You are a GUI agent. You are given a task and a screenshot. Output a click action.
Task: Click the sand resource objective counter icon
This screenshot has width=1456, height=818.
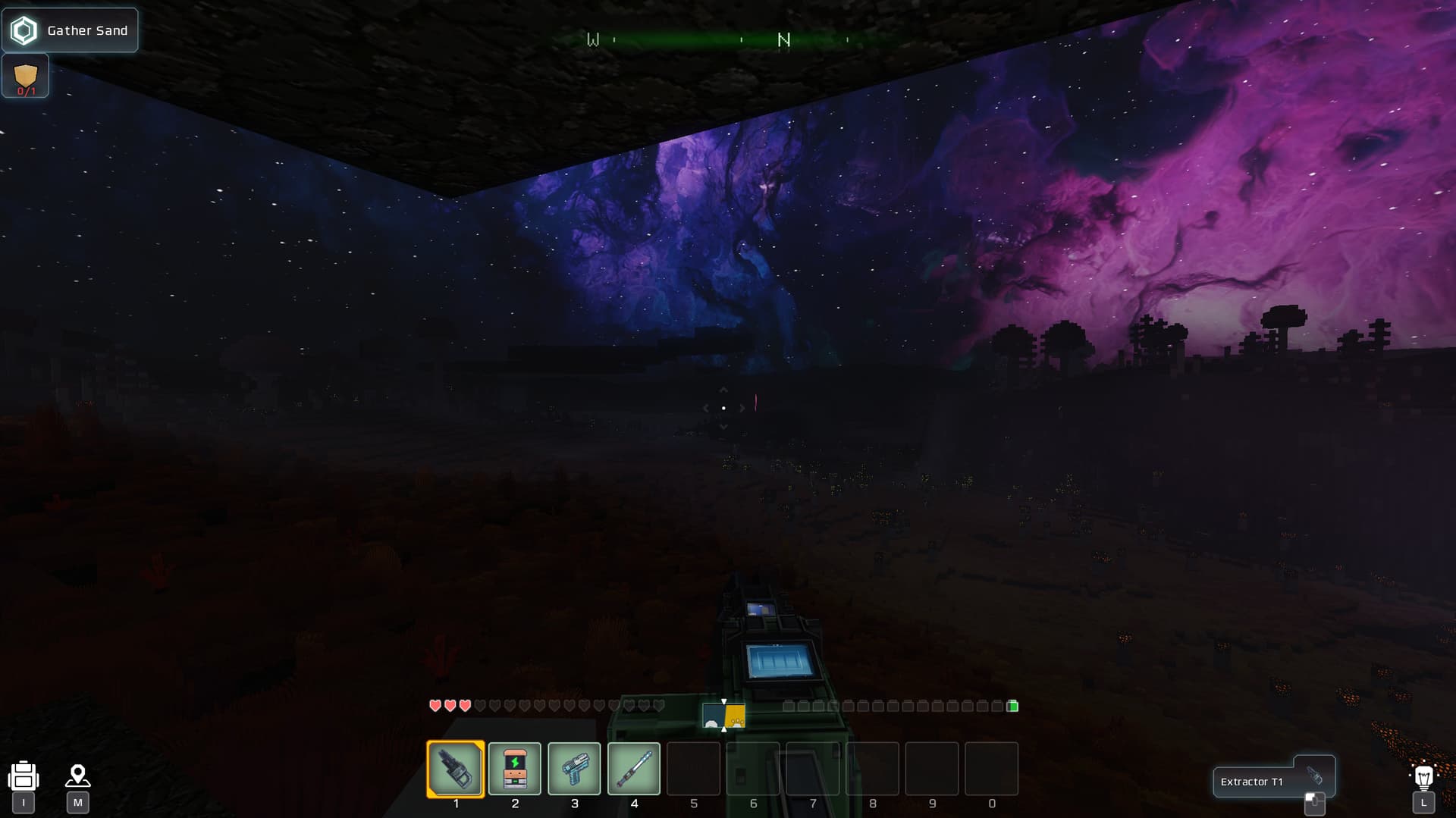click(x=26, y=77)
